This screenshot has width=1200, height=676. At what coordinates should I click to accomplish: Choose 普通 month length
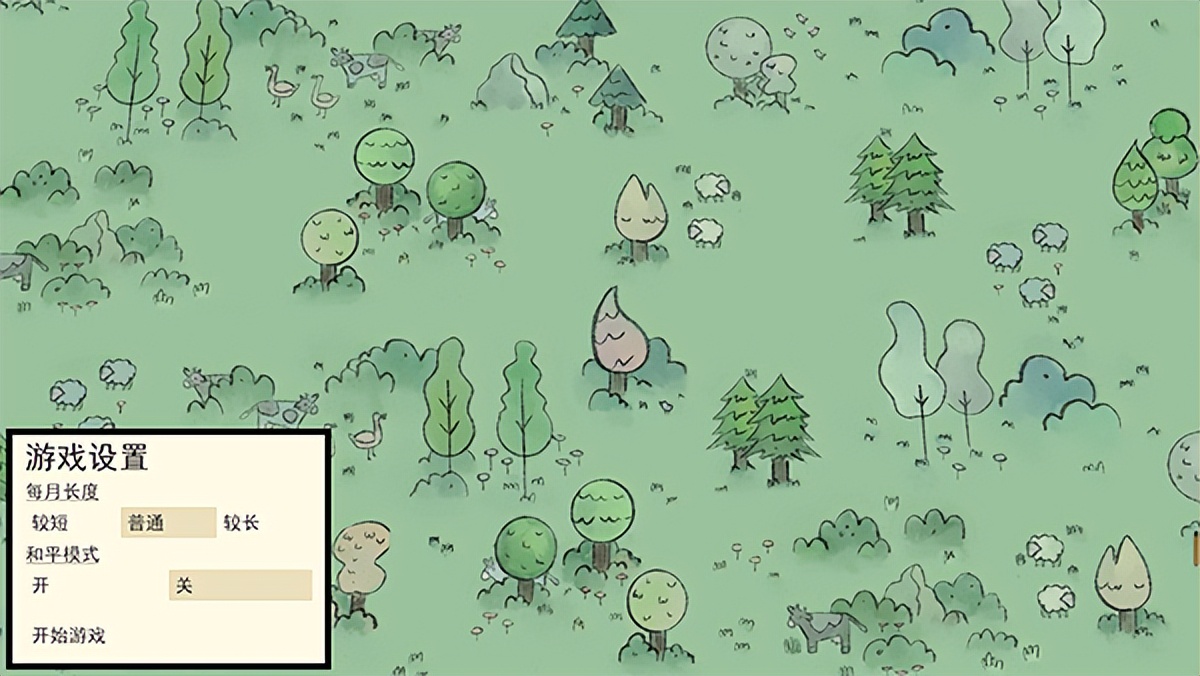pyautogui.click(x=168, y=523)
